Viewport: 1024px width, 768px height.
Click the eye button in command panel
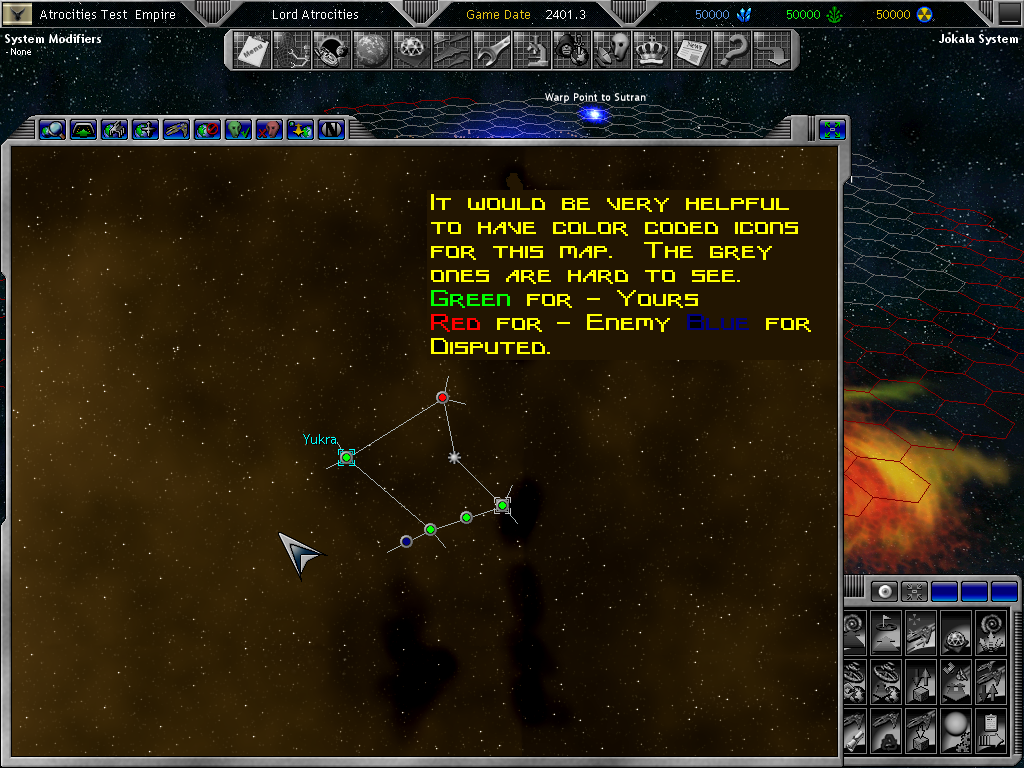(x=883, y=591)
